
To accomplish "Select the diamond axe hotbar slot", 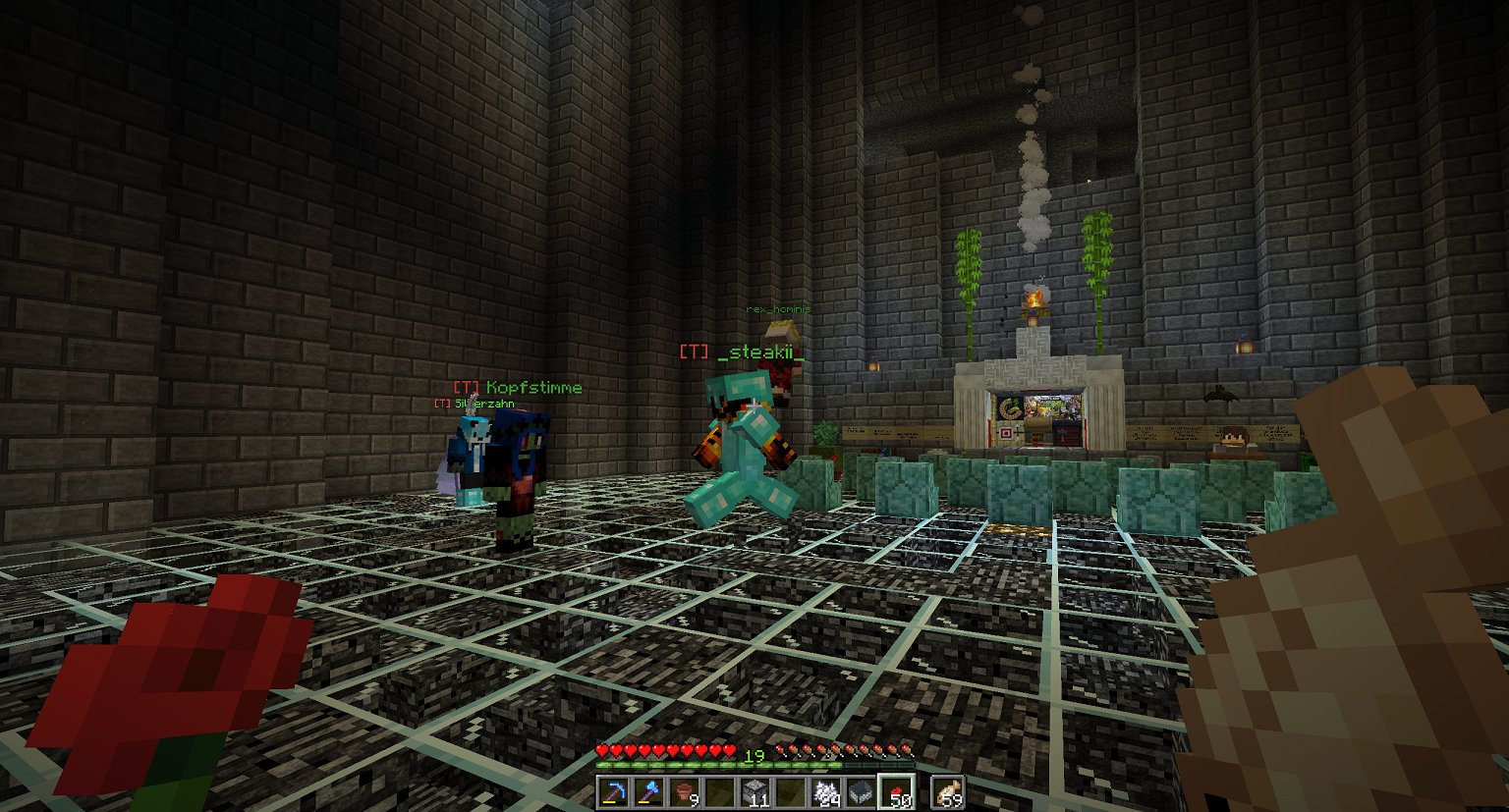I will (x=649, y=792).
